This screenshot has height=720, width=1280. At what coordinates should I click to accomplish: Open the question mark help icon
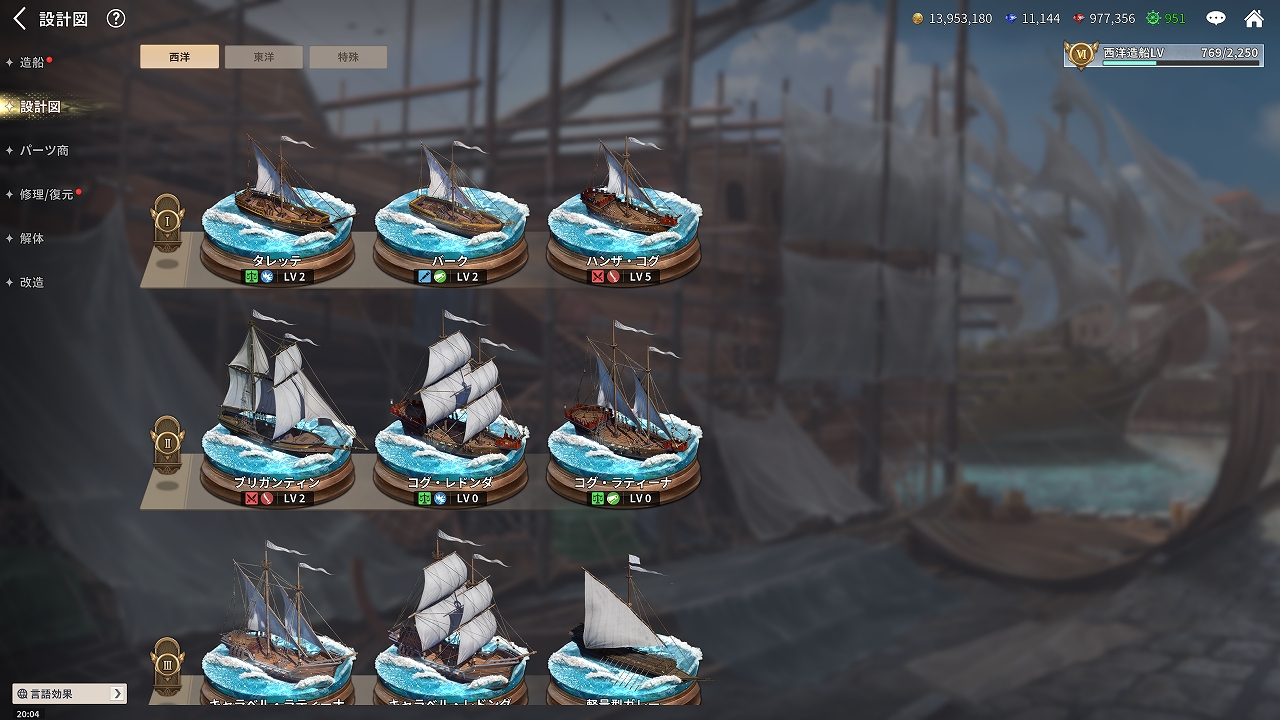(x=116, y=18)
